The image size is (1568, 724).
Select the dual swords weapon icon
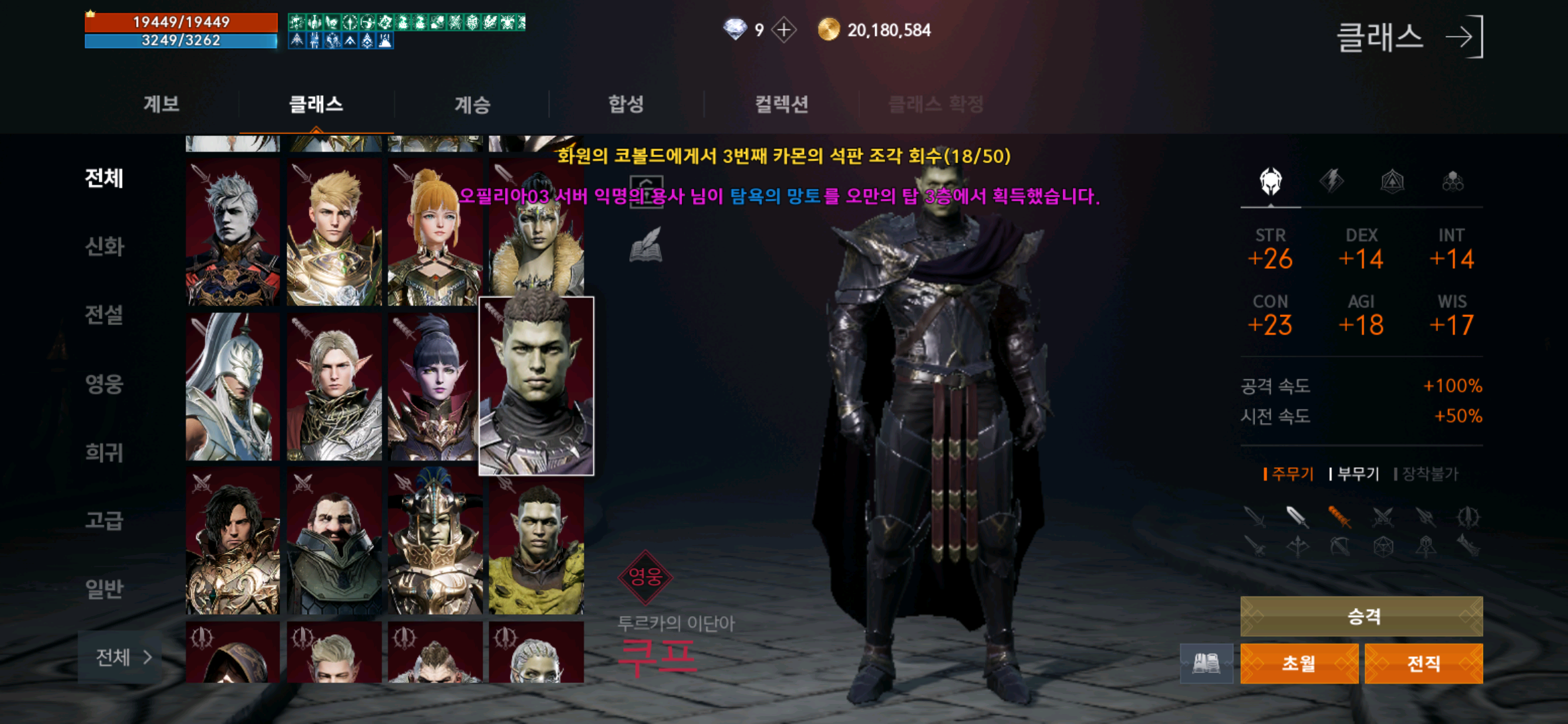pyautogui.click(x=1382, y=518)
